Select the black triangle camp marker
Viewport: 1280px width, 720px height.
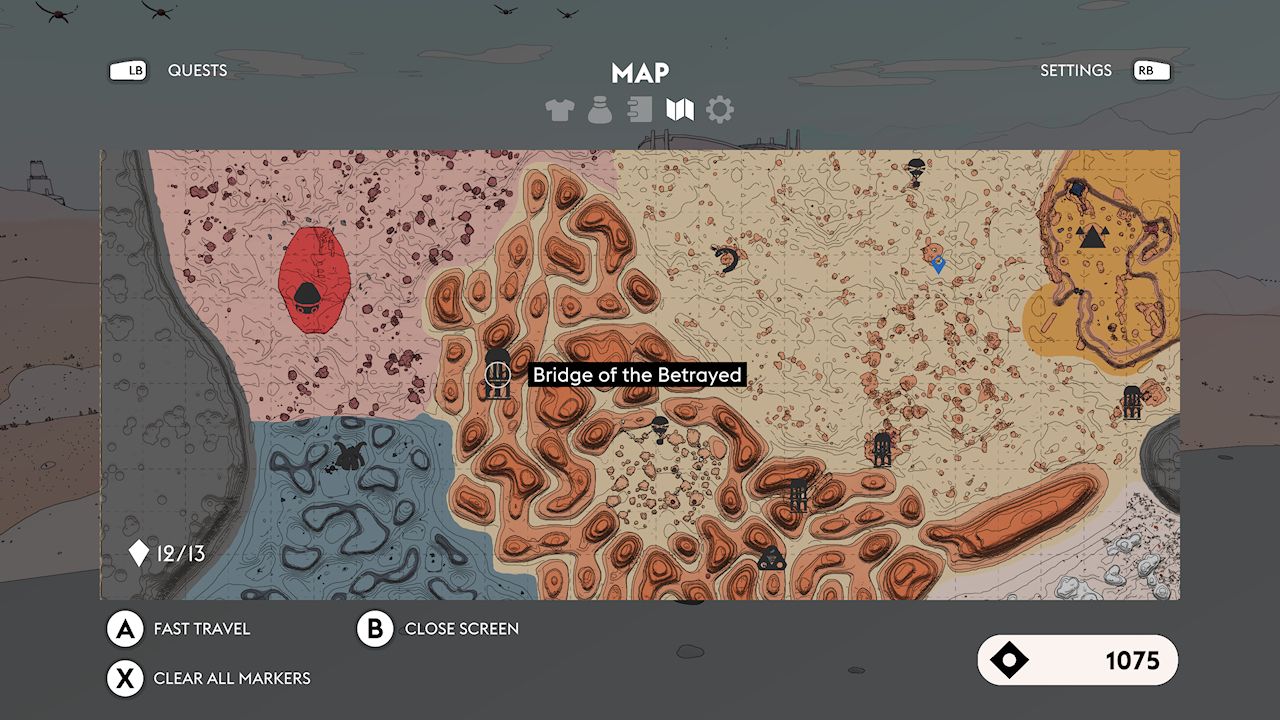pyautogui.click(x=1094, y=237)
